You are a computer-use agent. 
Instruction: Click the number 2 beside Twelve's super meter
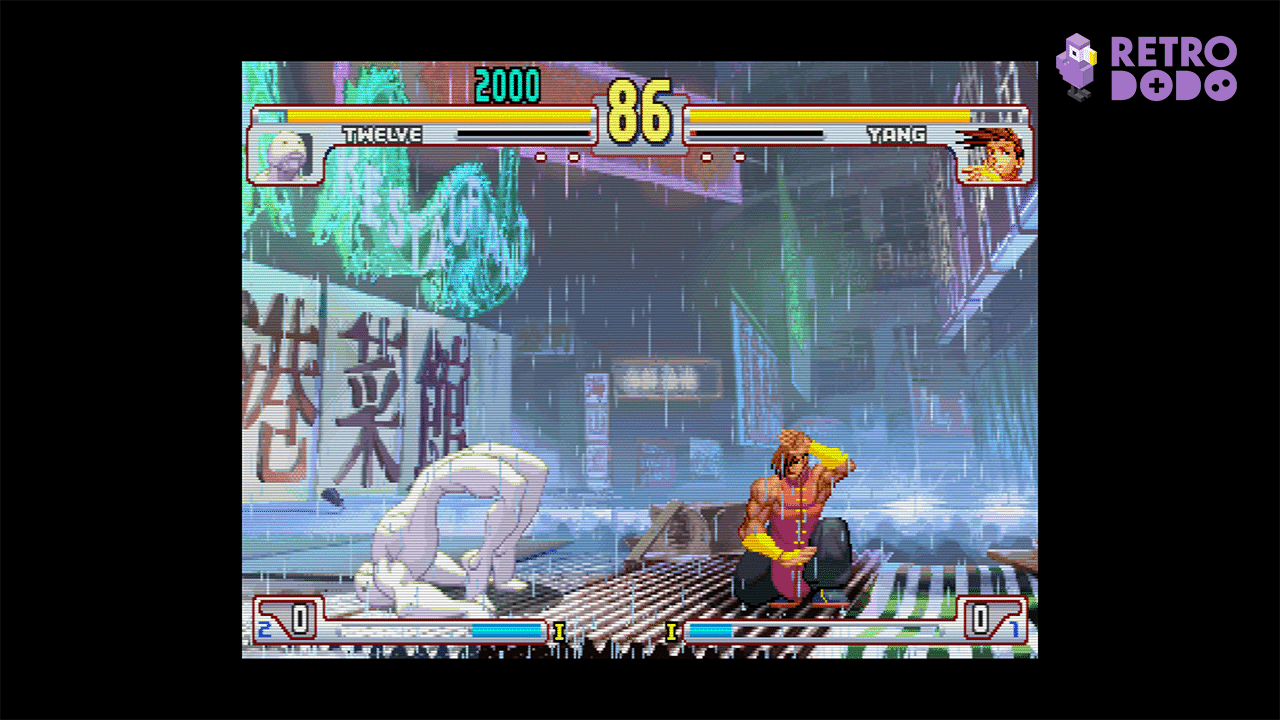coord(264,630)
